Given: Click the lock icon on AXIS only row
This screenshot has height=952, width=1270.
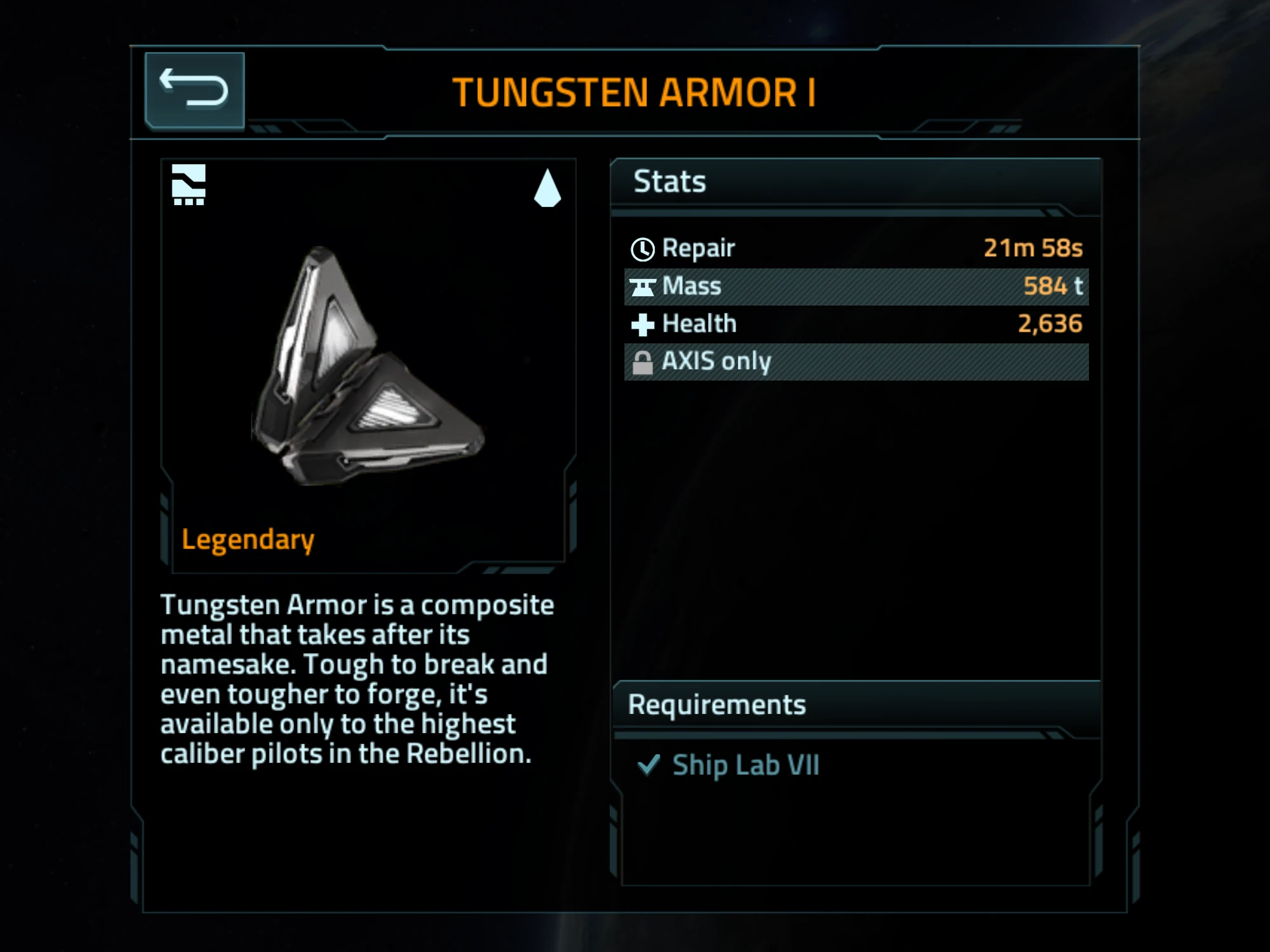Looking at the screenshot, I should [643, 361].
